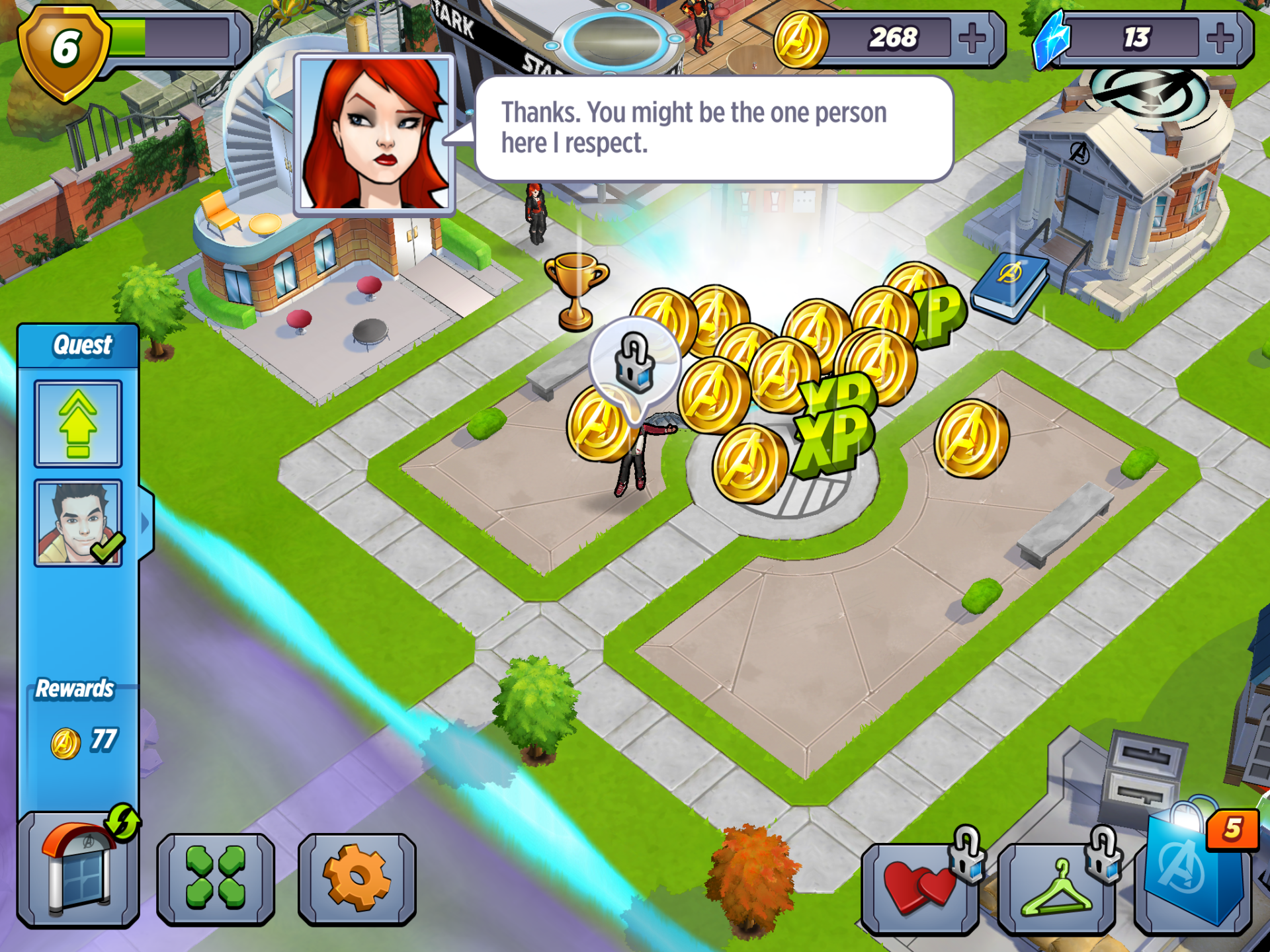The image size is (1270, 952).
Task: Open the green upgrade arrow quest
Action: pos(78,424)
